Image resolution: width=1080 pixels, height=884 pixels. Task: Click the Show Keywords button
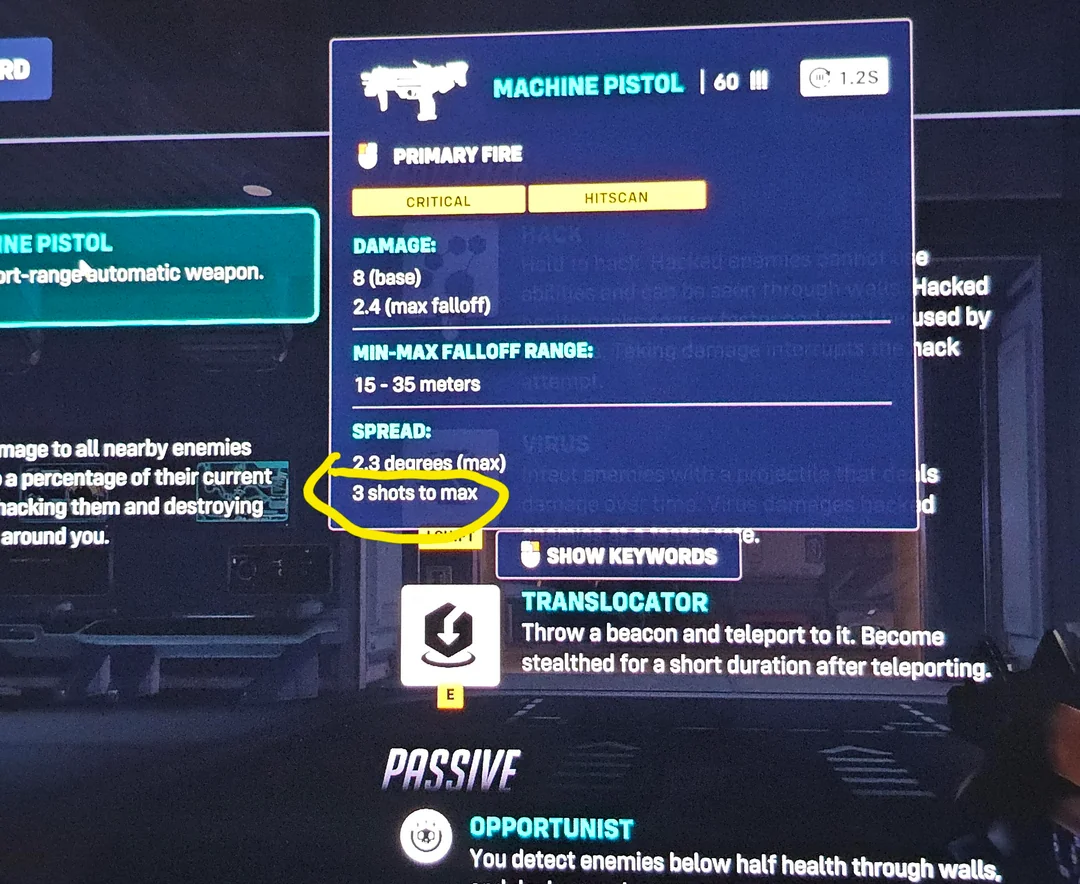click(x=618, y=557)
